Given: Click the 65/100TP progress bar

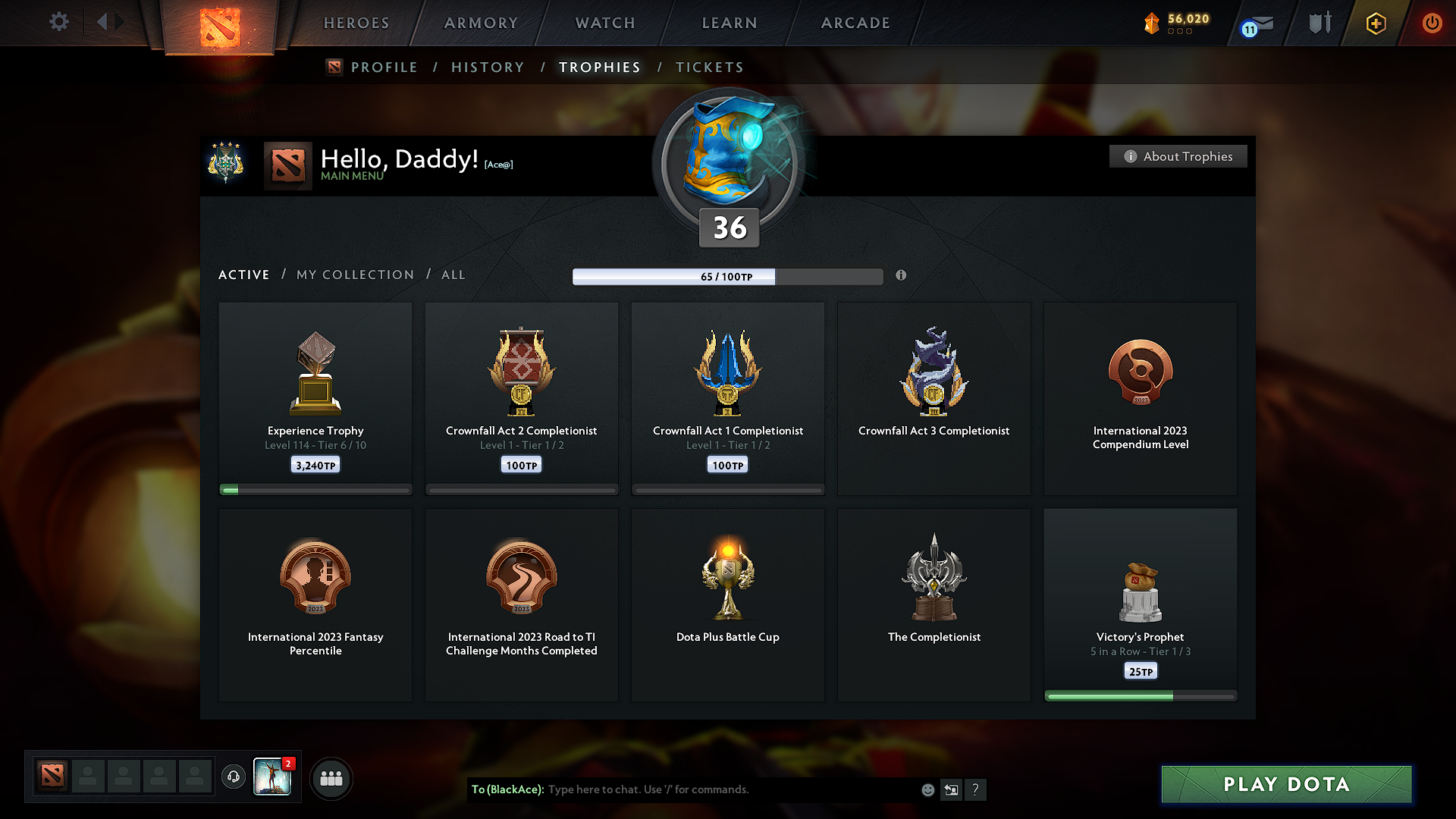Looking at the screenshot, I should [x=726, y=276].
